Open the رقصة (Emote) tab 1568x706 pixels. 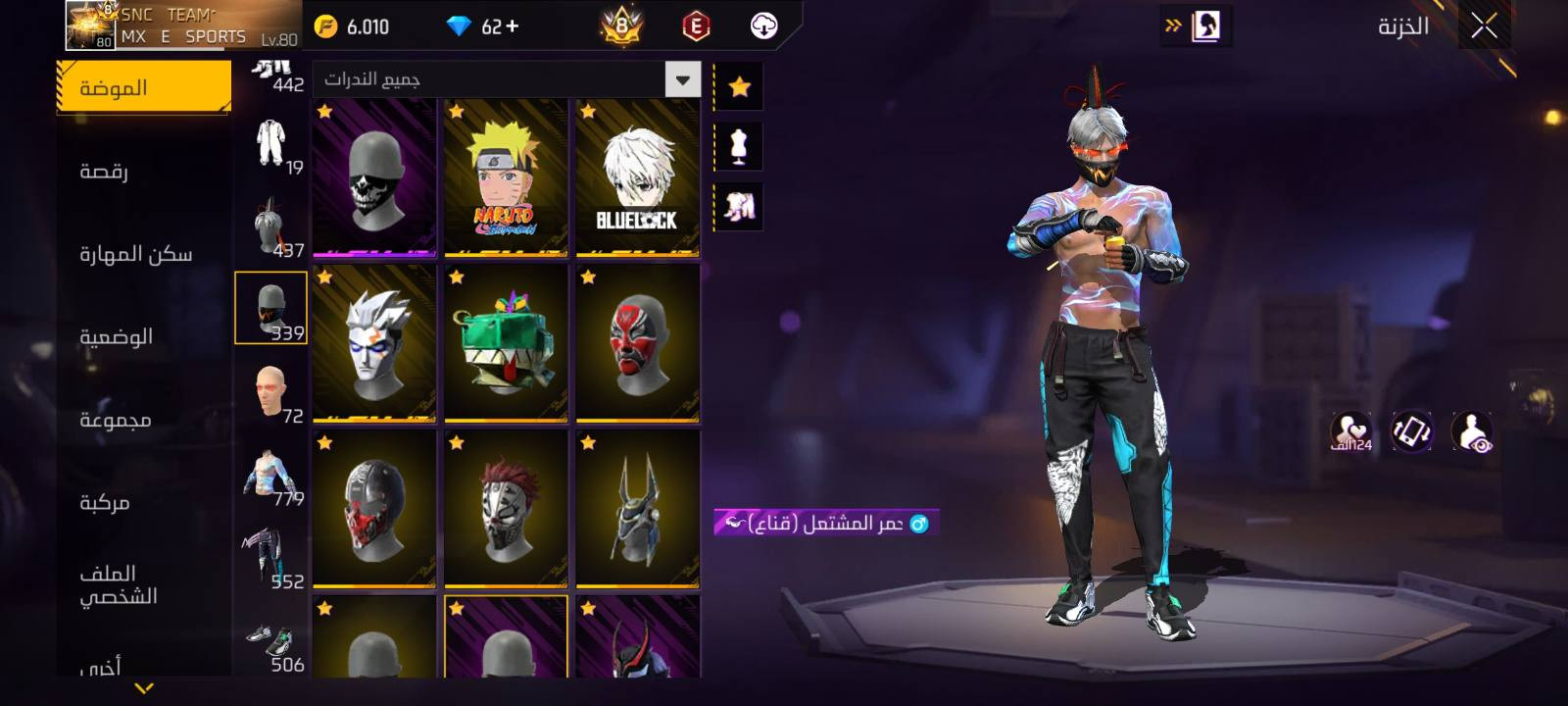point(104,171)
